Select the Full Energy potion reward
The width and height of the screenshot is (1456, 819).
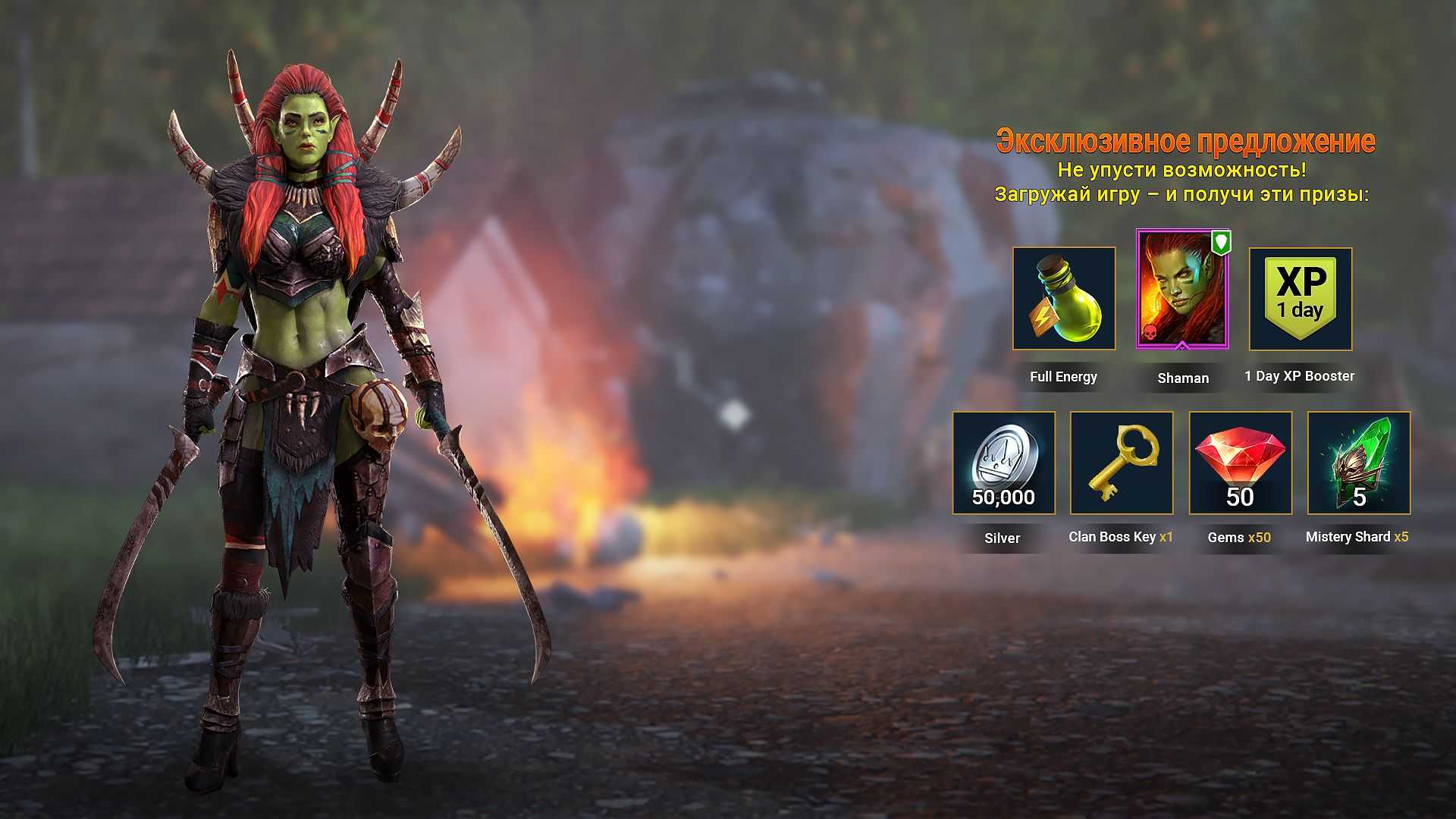point(1064,298)
